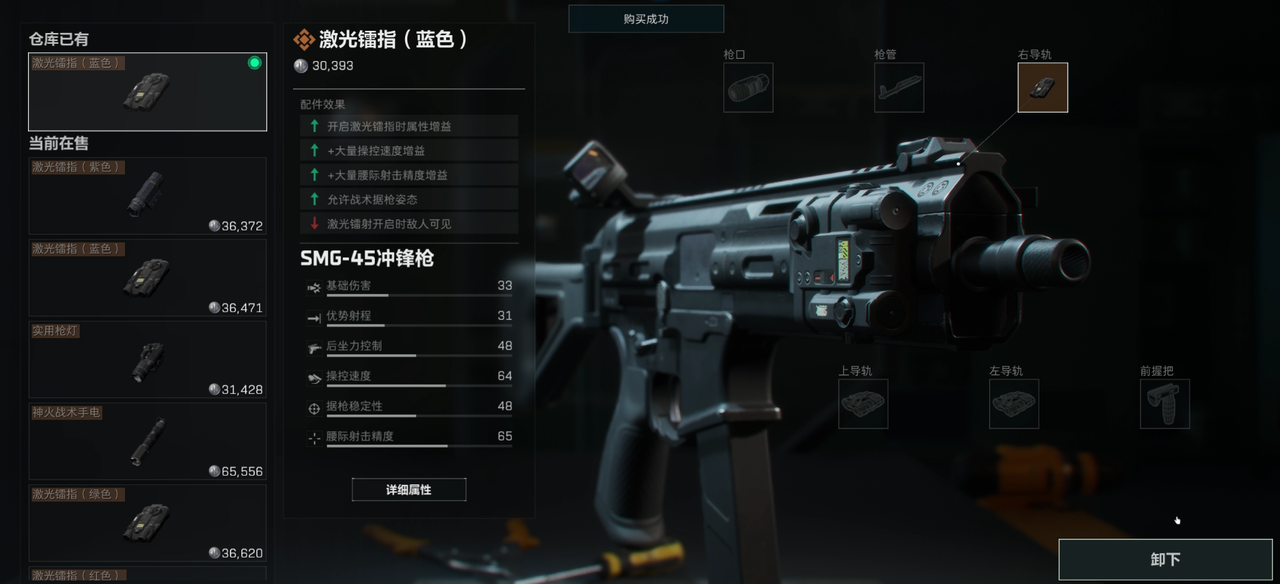Image resolution: width=1280 pixels, height=584 pixels.
Task: Open the 枪口 muzzle attachment slot
Action: 748,88
